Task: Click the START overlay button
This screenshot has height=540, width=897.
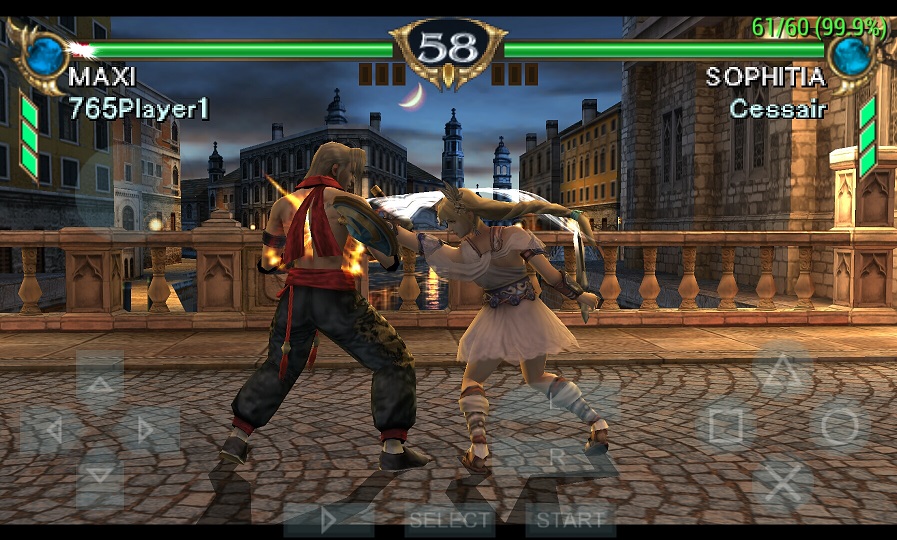Action: click(x=570, y=520)
